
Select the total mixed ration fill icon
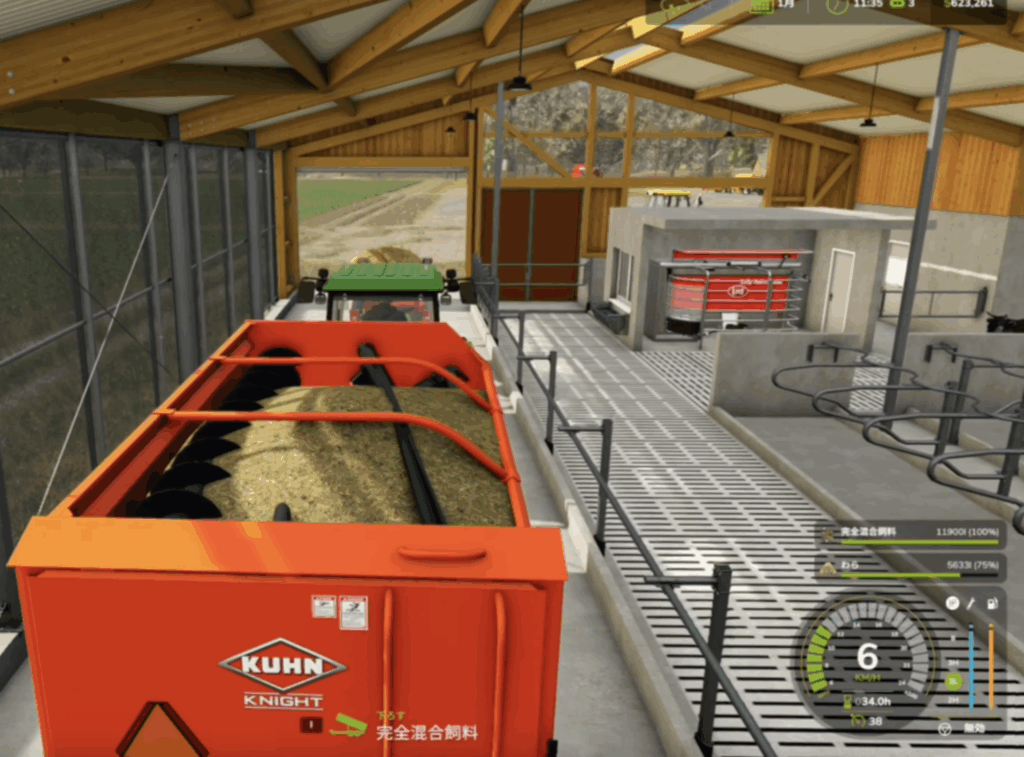[x=828, y=537]
